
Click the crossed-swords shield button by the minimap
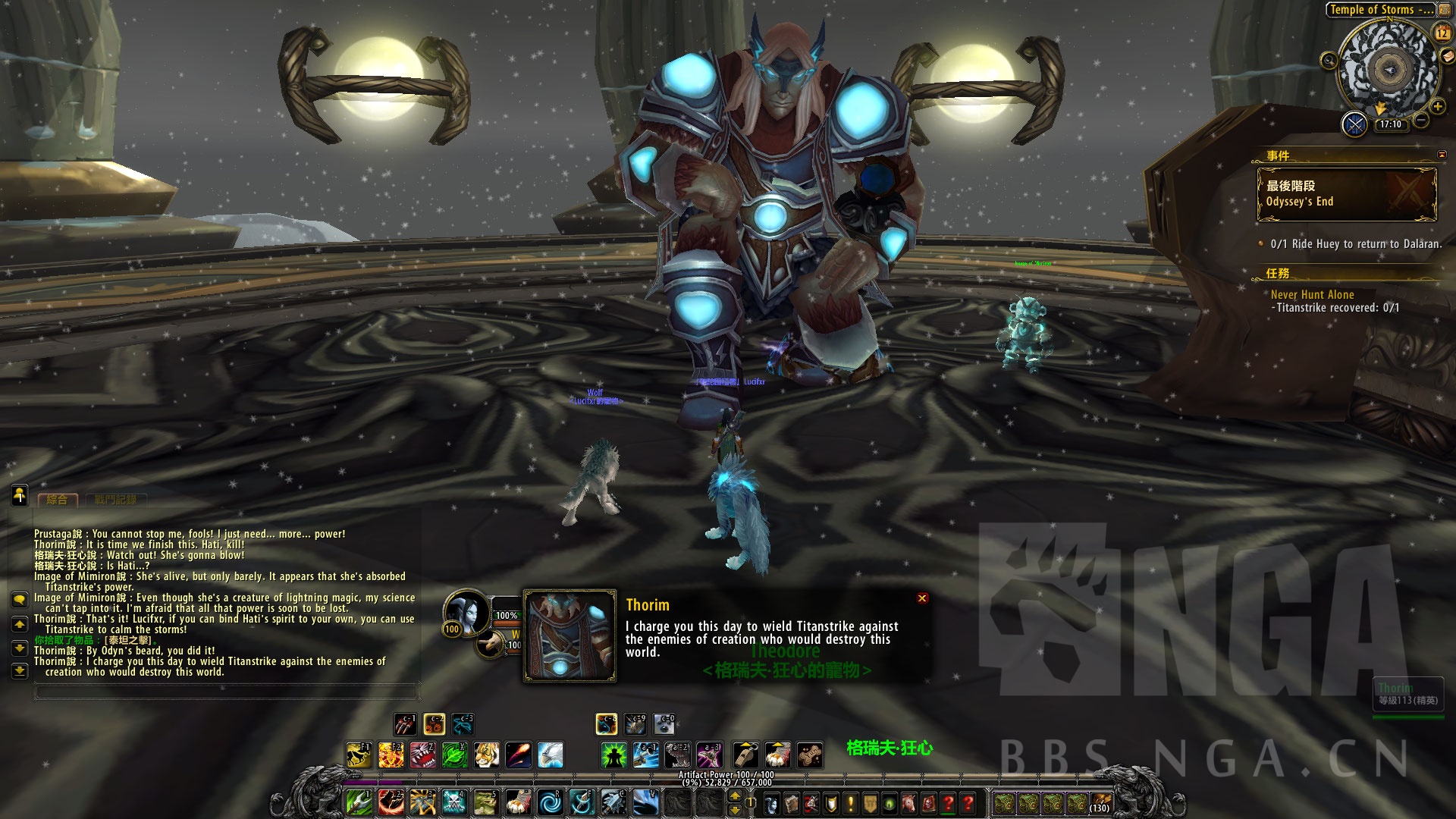1354,124
